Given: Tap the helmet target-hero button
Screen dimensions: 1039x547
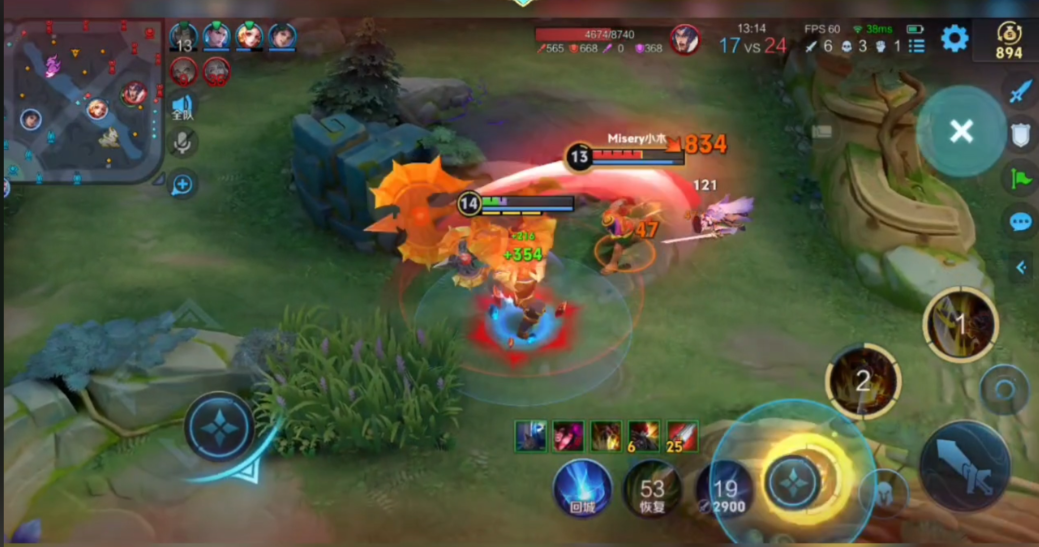Looking at the screenshot, I should pos(885,492).
